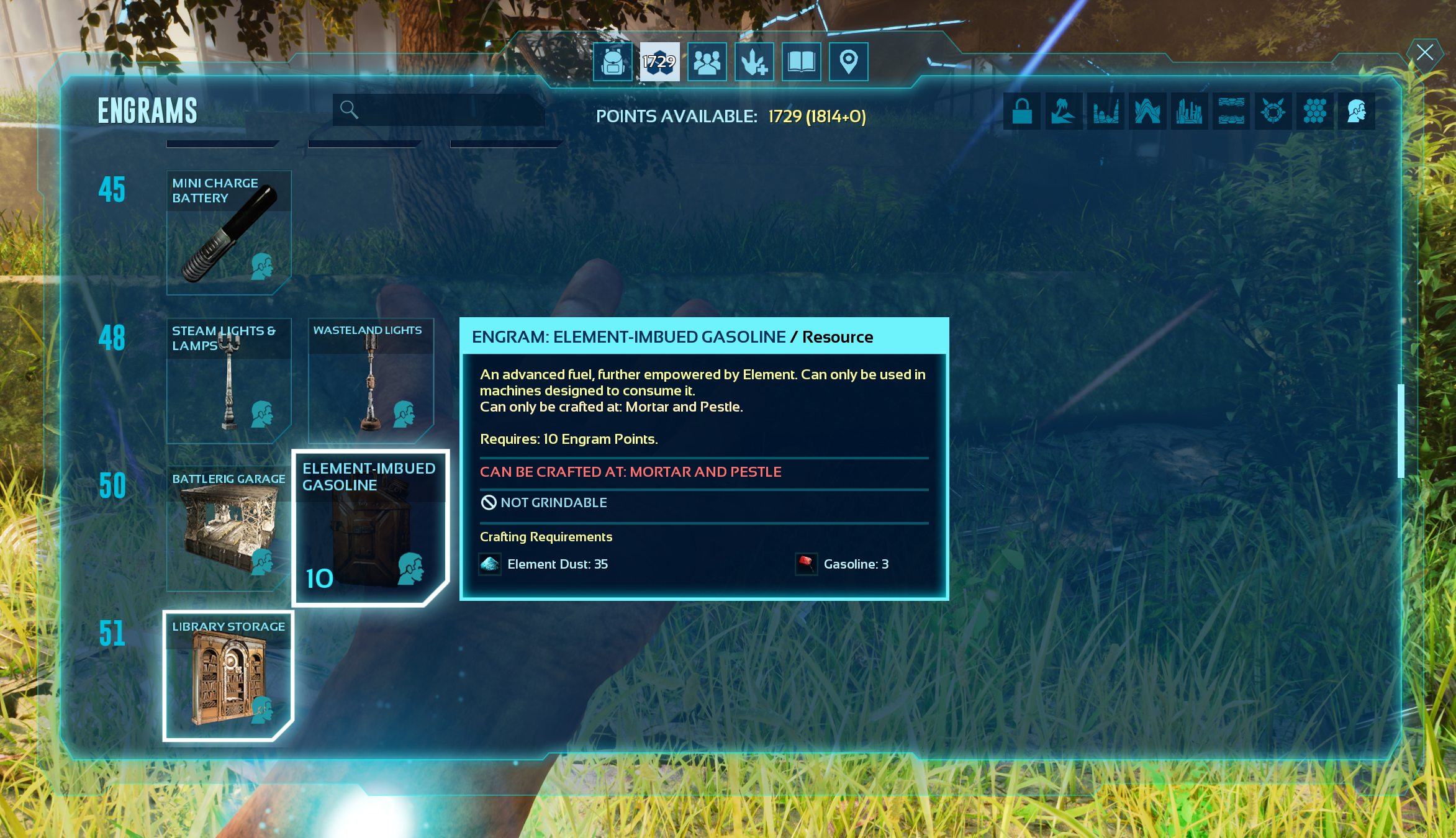This screenshot has width=1456, height=838.
Task: Close the Engrams screen
Action: click(1424, 53)
